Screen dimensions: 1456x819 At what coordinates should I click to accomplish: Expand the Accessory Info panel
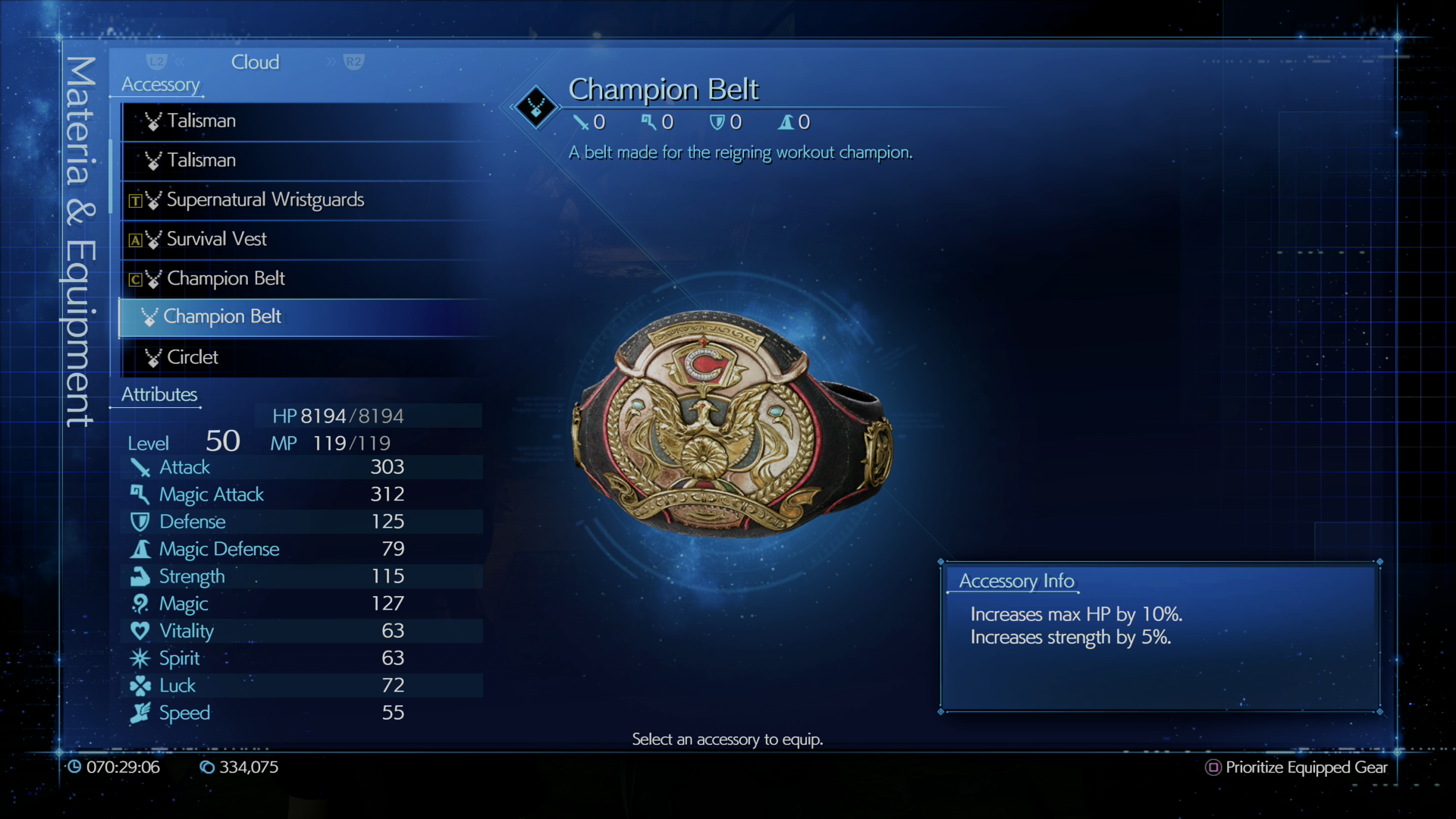[1017, 581]
